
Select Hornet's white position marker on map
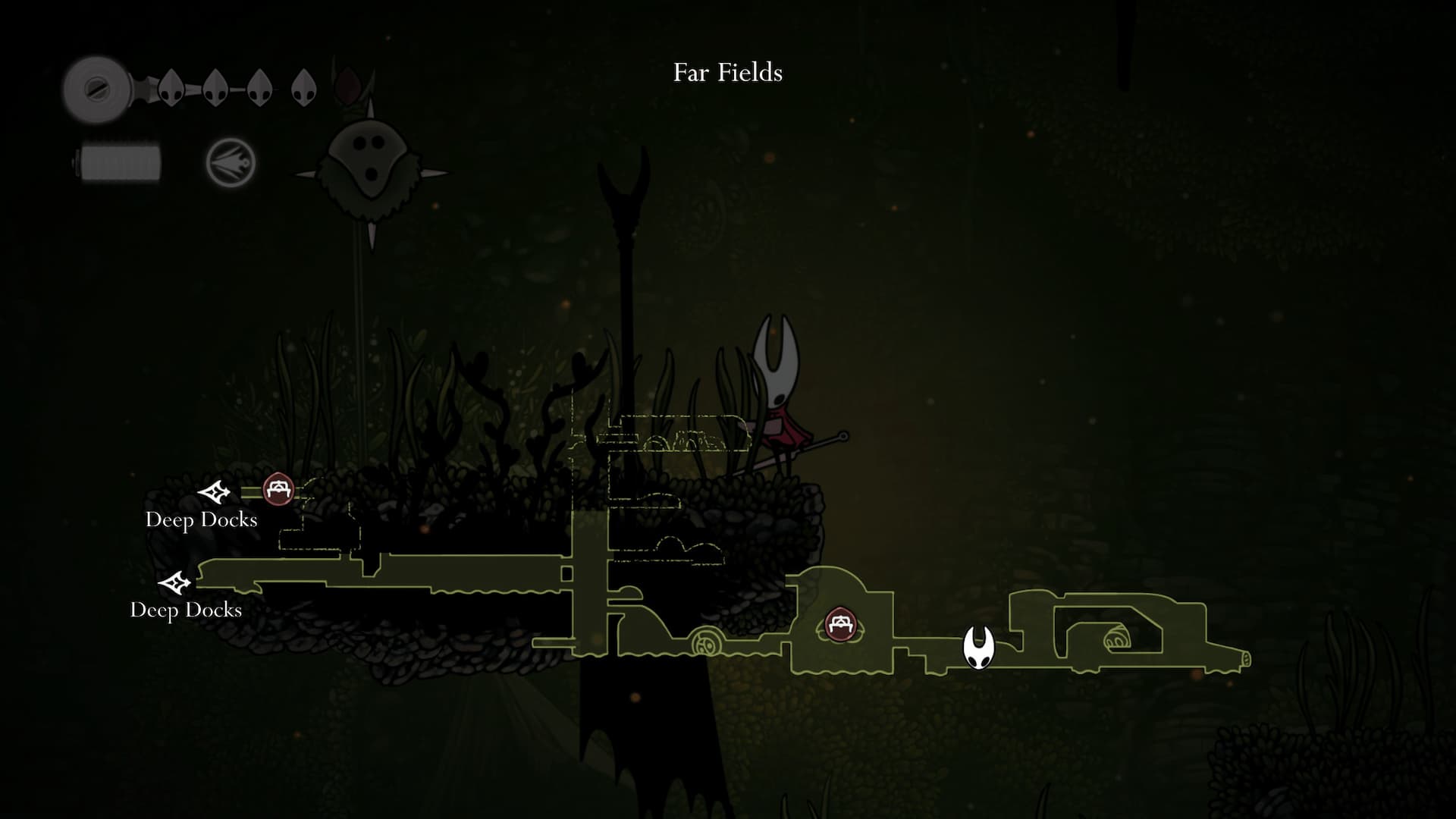pyautogui.click(x=978, y=648)
